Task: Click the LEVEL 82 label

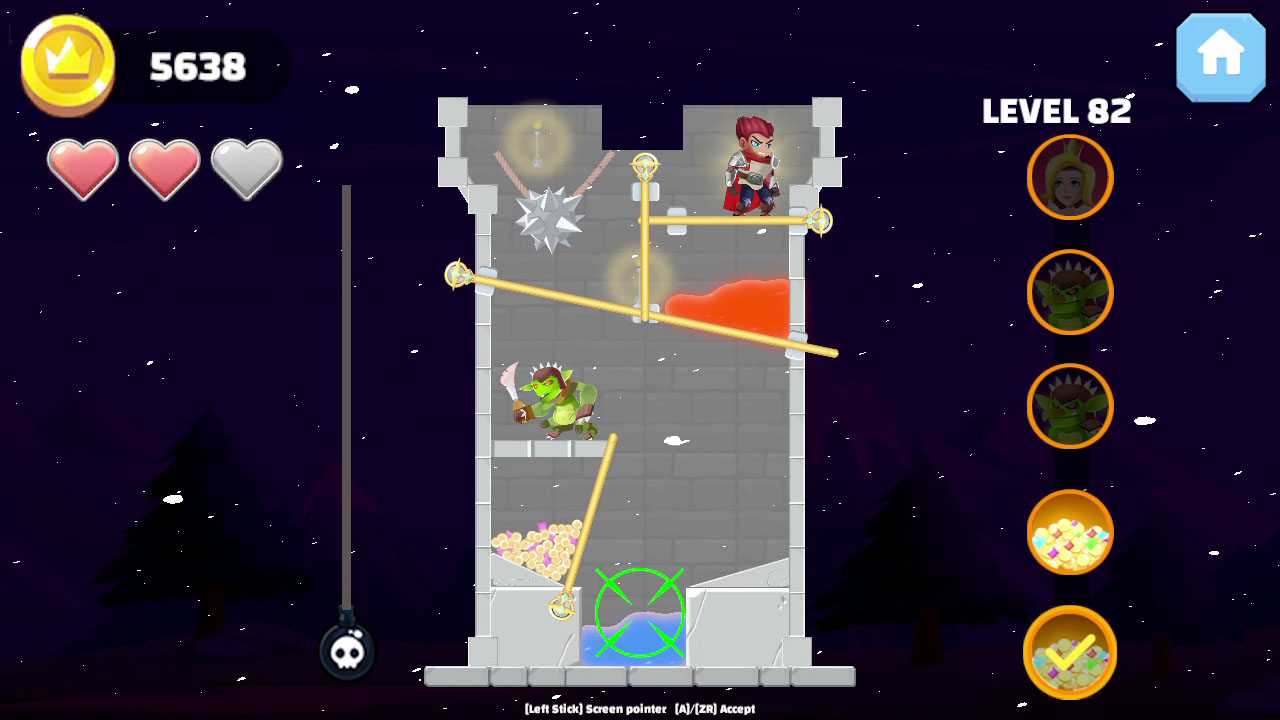Action: tap(1057, 112)
